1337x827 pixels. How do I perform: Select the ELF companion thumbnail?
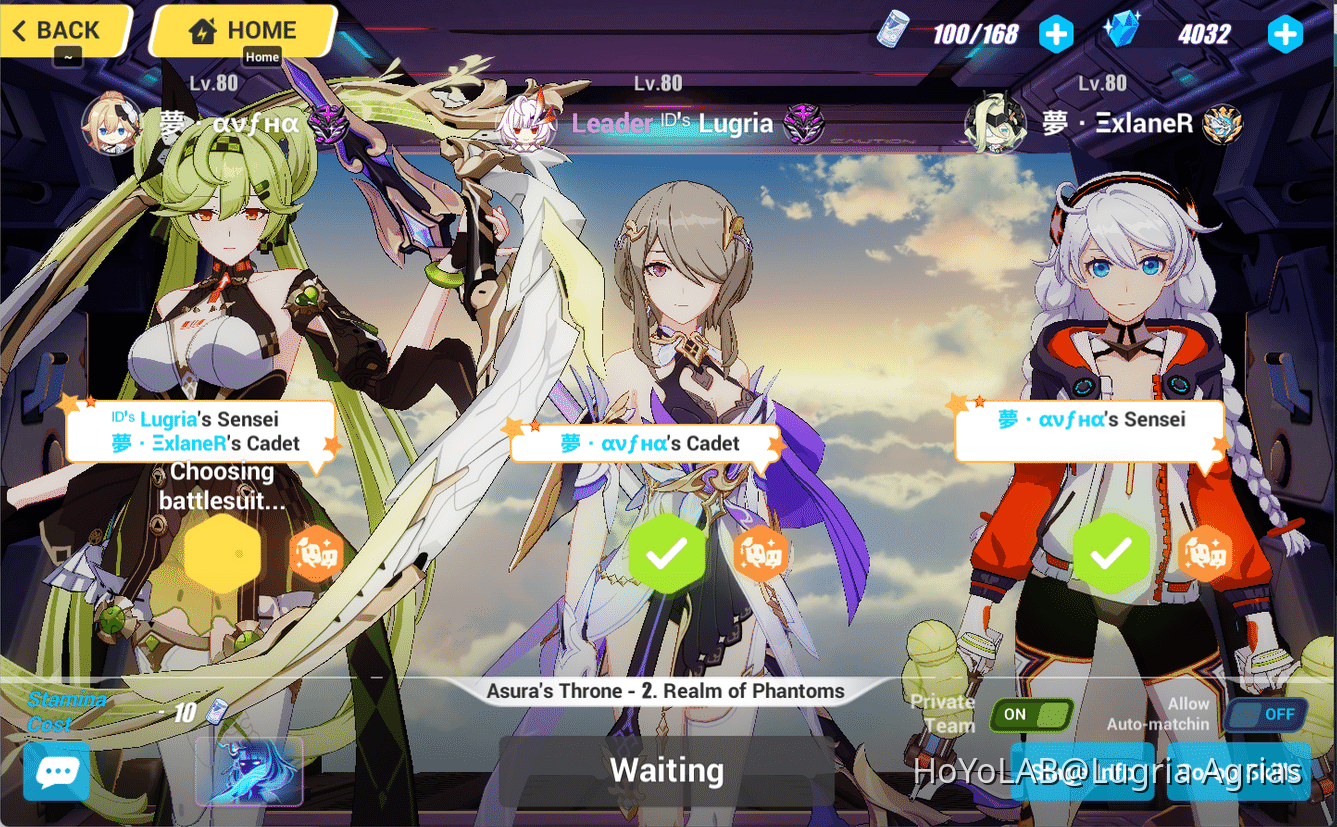click(249, 771)
